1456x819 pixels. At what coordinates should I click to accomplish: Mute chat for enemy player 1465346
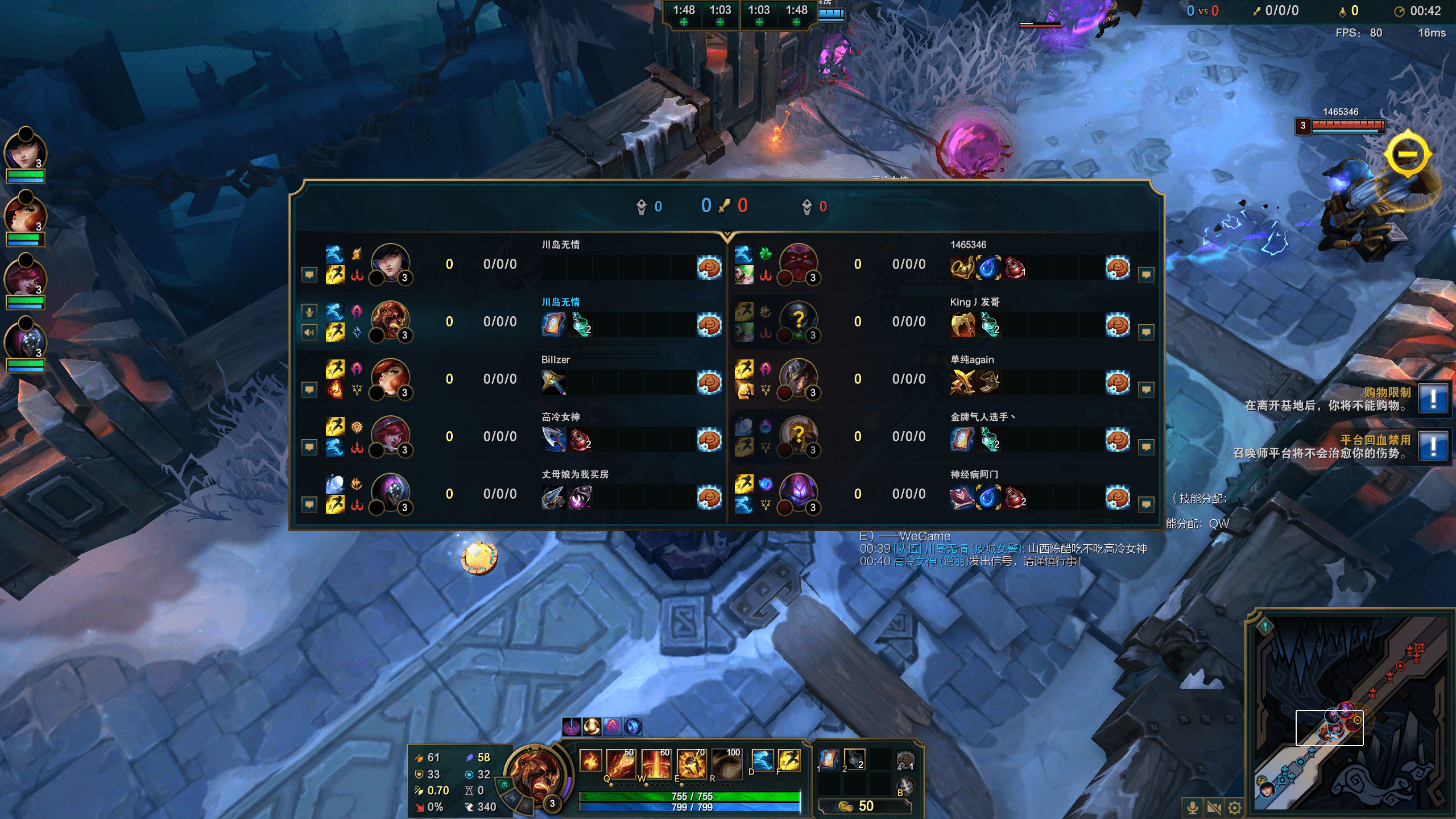[x=1146, y=275]
